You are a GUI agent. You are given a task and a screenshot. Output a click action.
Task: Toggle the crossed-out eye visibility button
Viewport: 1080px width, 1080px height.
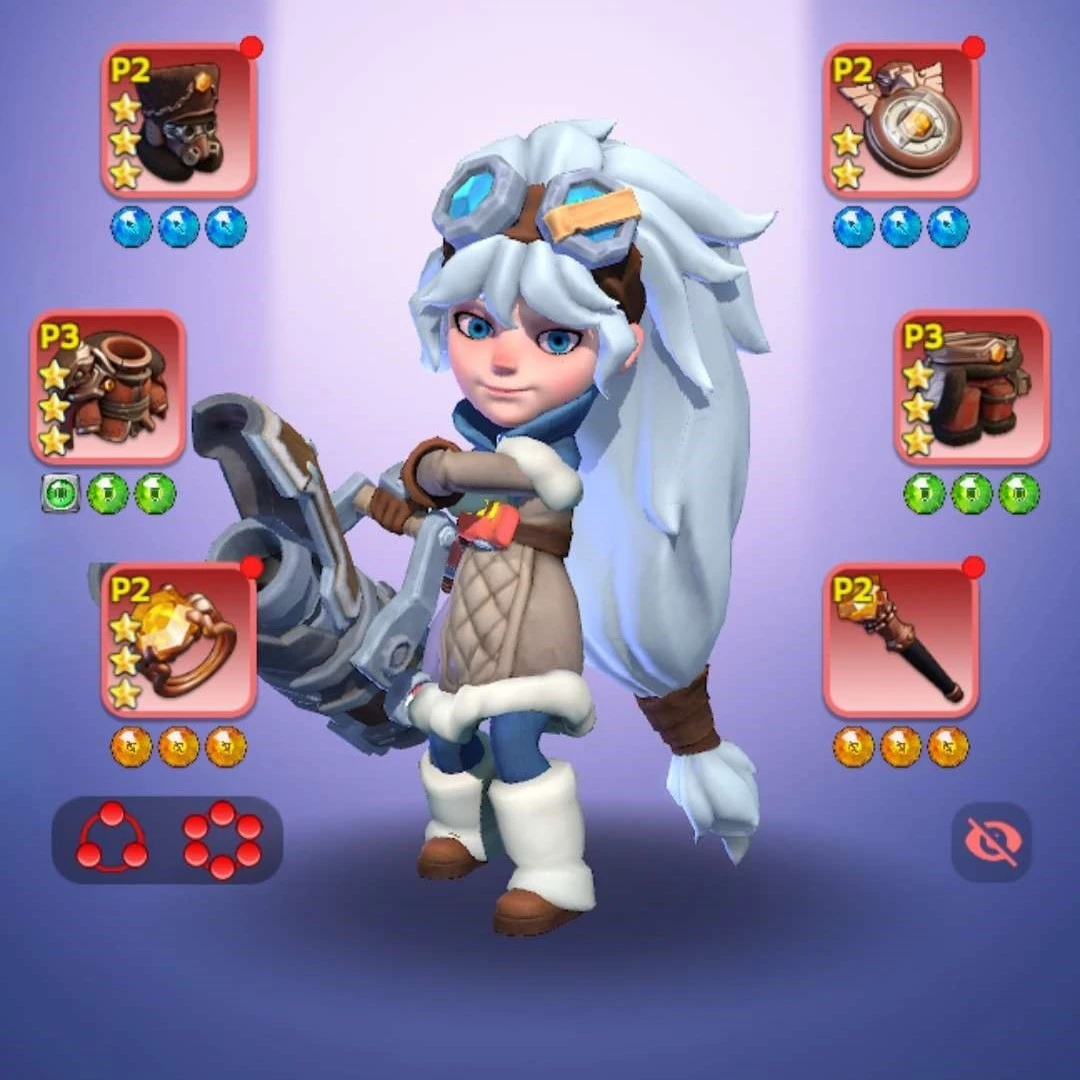(x=990, y=842)
